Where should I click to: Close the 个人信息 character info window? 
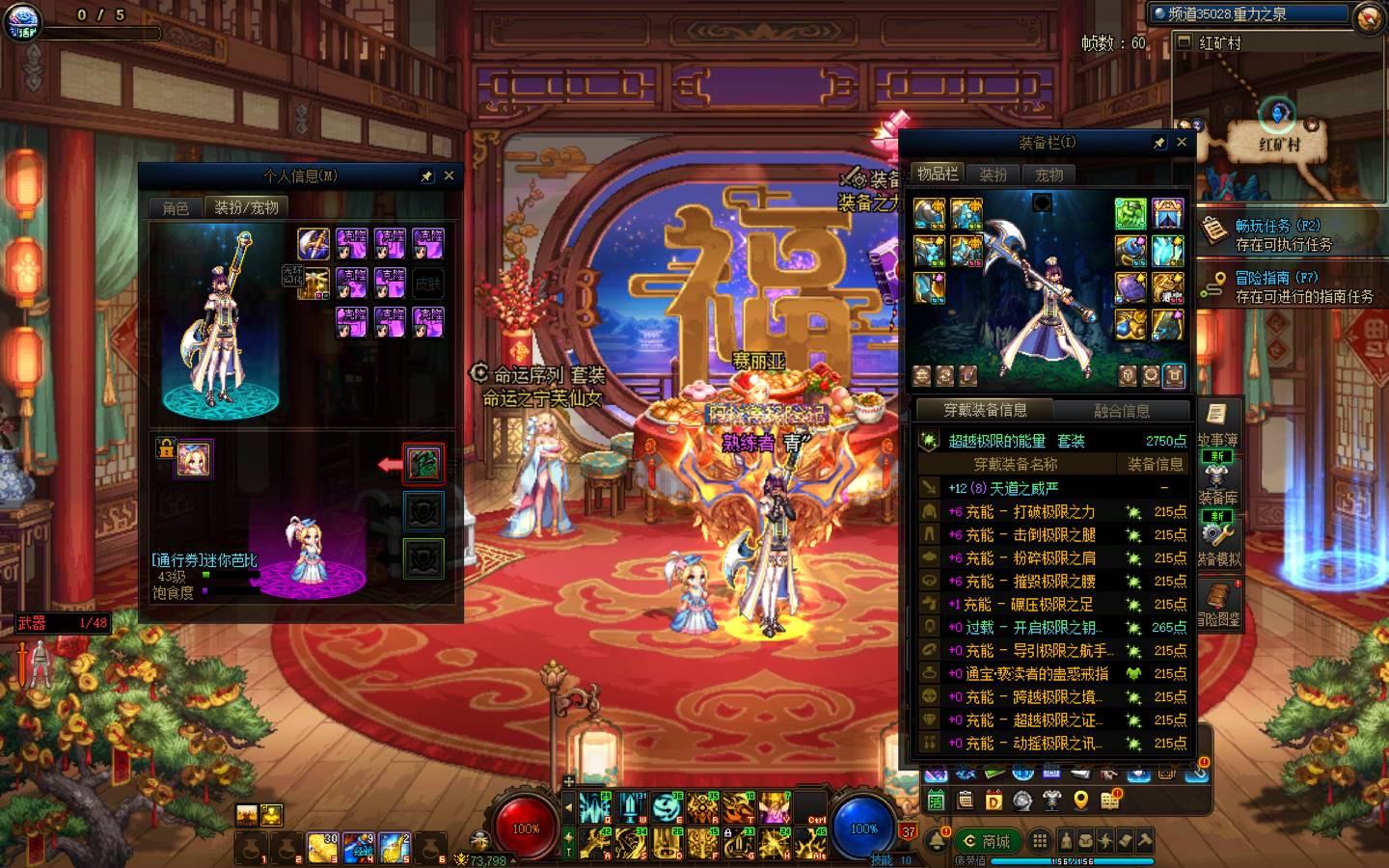coord(449,176)
